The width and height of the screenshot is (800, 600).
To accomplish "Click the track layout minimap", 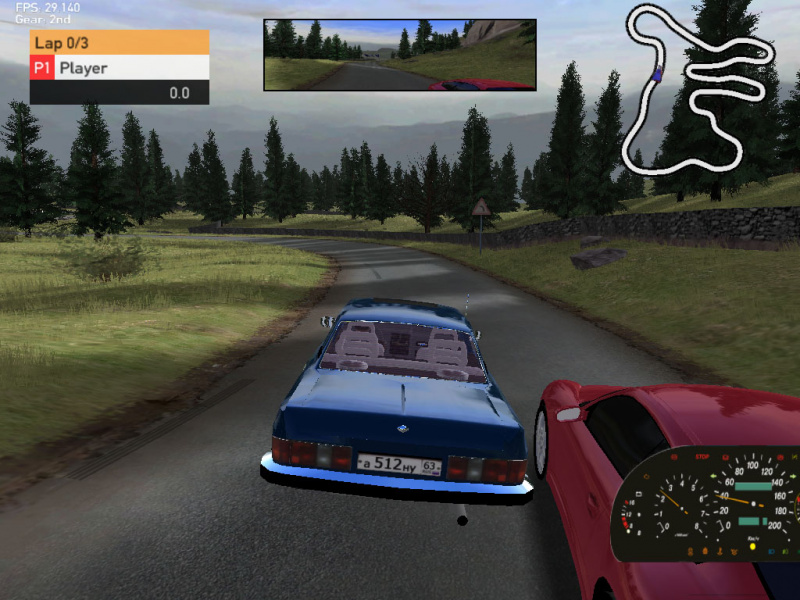I will (x=698, y=88).
